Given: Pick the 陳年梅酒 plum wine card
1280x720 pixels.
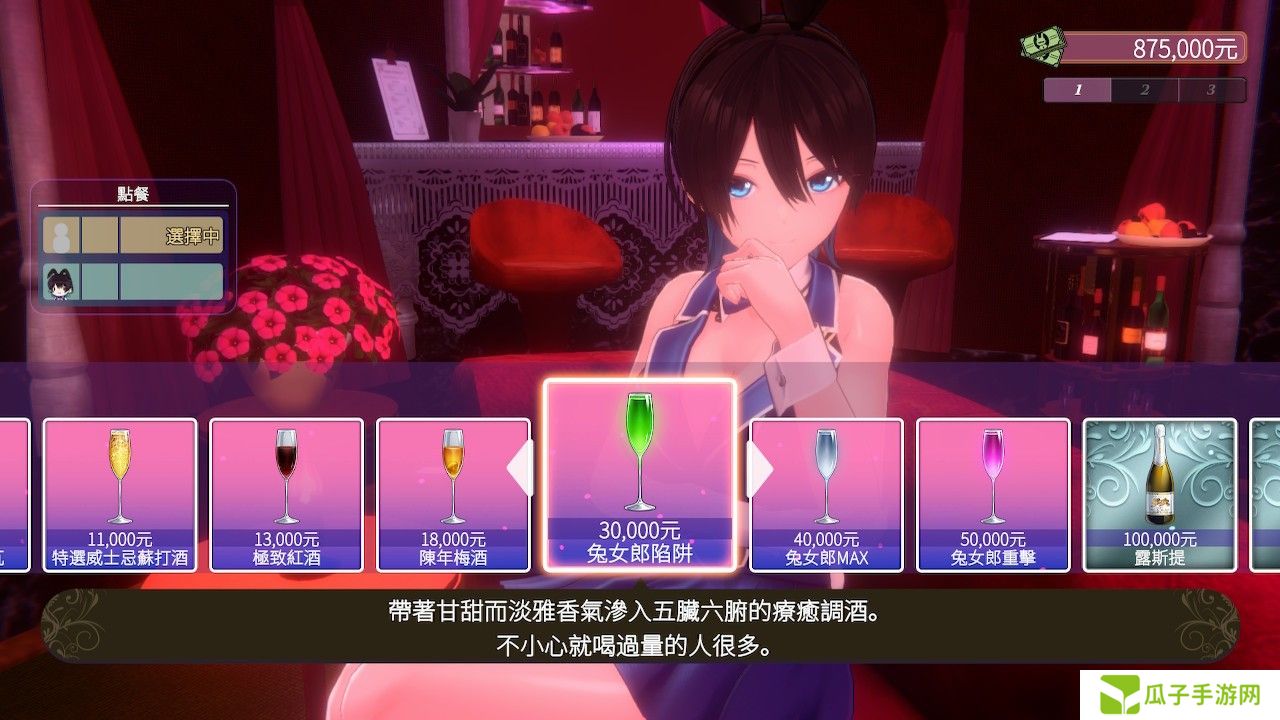Looking at the screenshot, I should tap(453, 495).
